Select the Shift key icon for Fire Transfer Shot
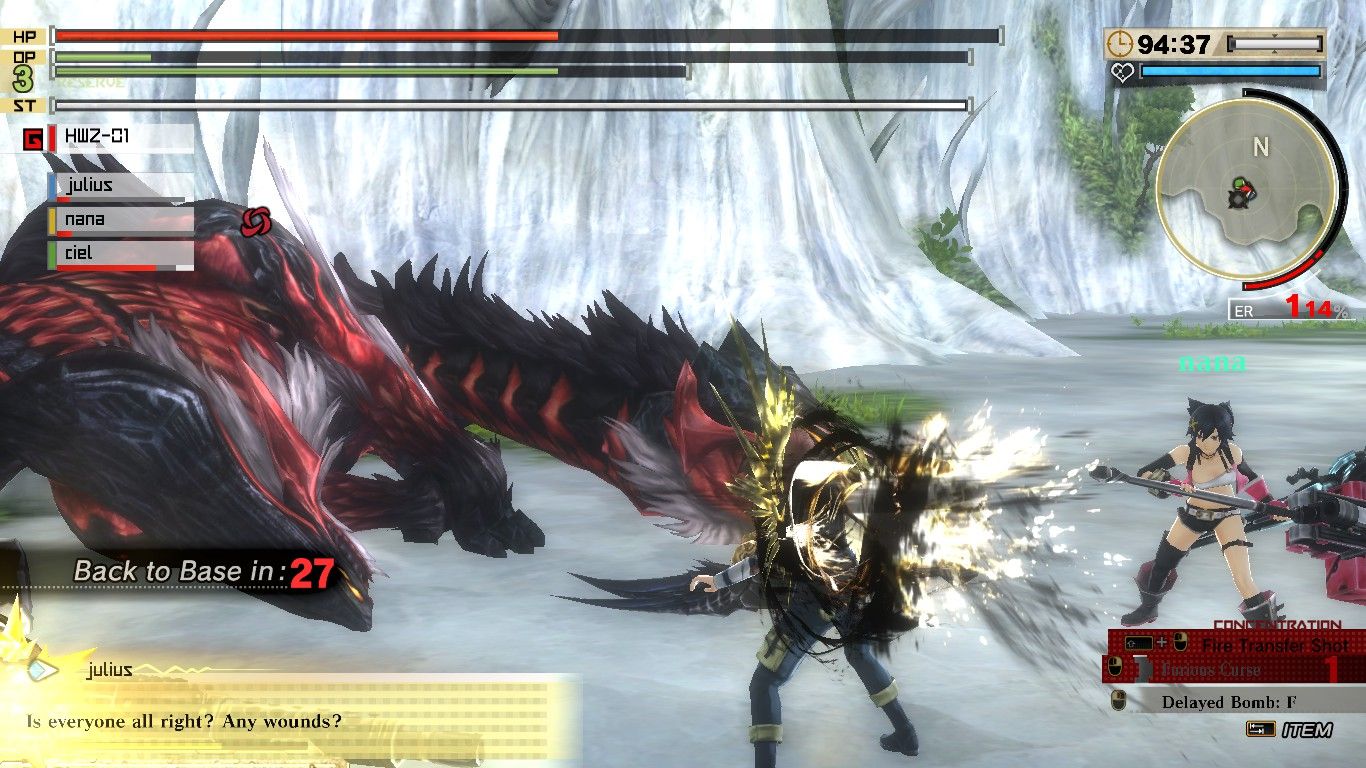This screenshot has height=768, width=1366. pos(1139,642)
